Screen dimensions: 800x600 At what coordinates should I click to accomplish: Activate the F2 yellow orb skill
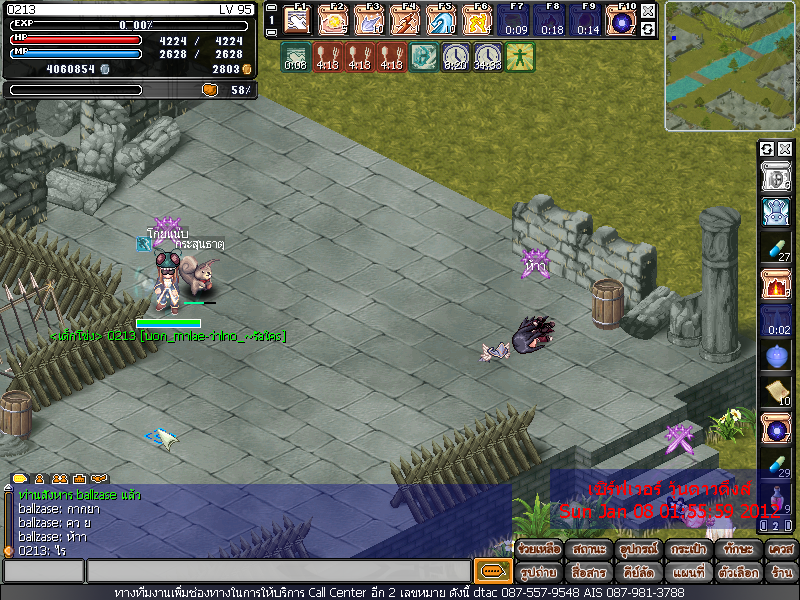point(333,20)
